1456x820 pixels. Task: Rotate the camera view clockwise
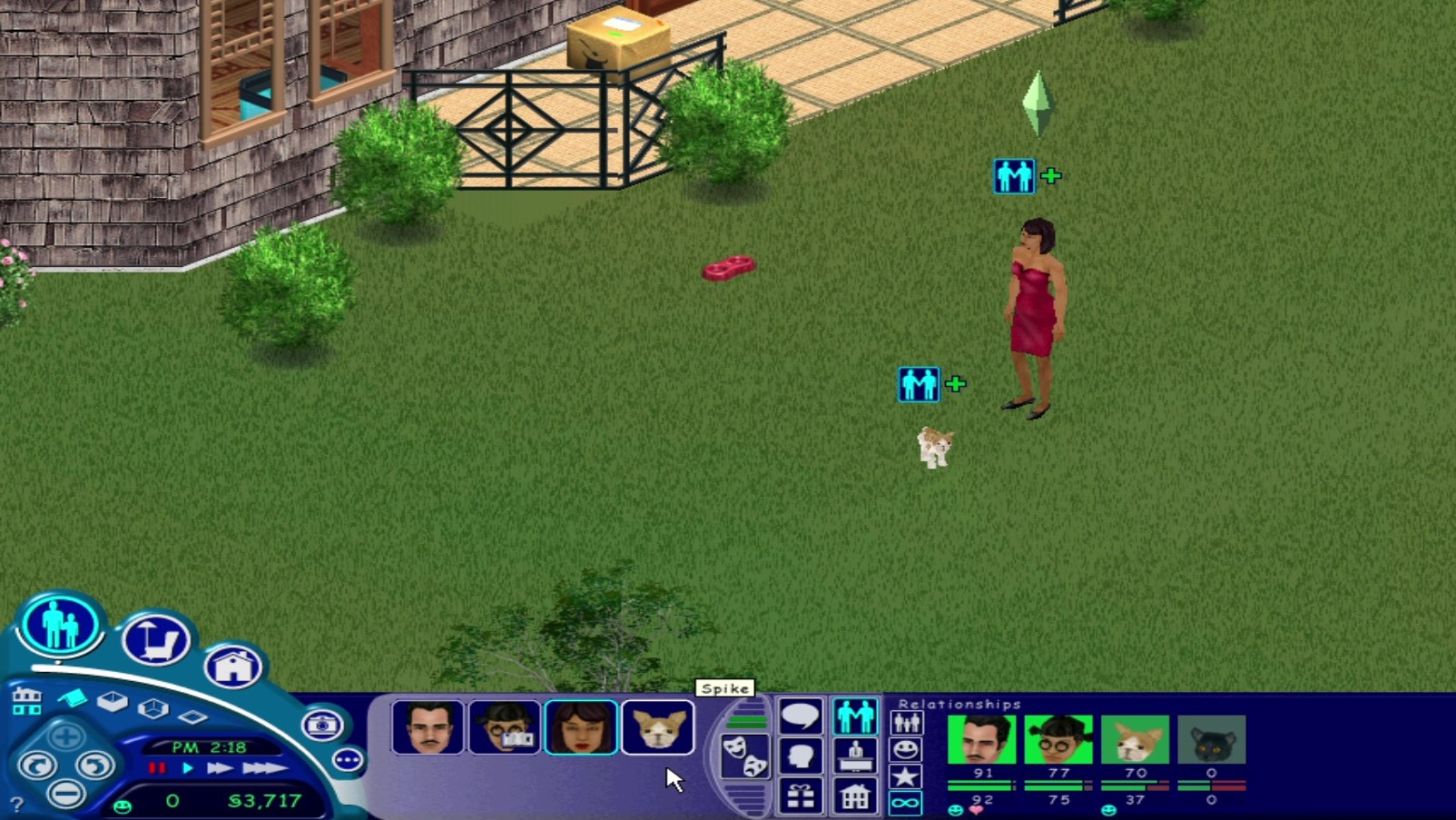click(94, 766)
